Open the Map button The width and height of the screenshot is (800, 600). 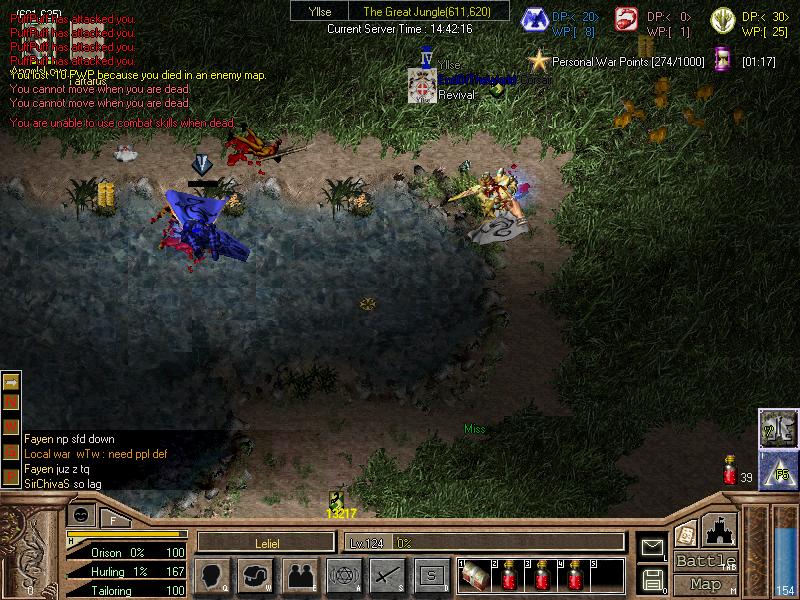tap(706, 584)
